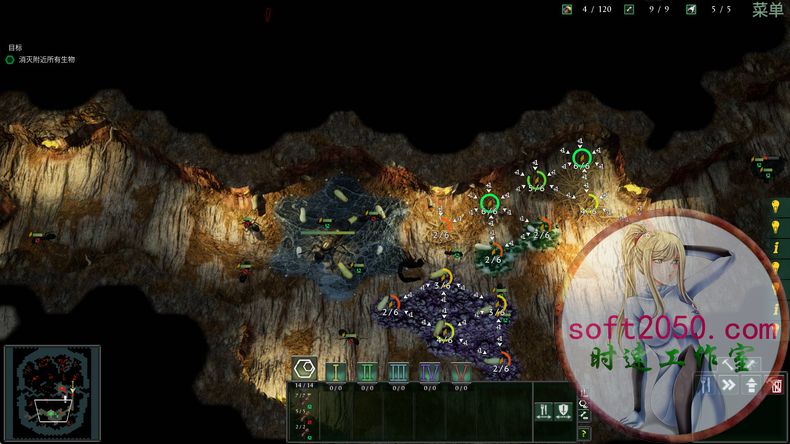Select control group V

click(x=460, y=371)
